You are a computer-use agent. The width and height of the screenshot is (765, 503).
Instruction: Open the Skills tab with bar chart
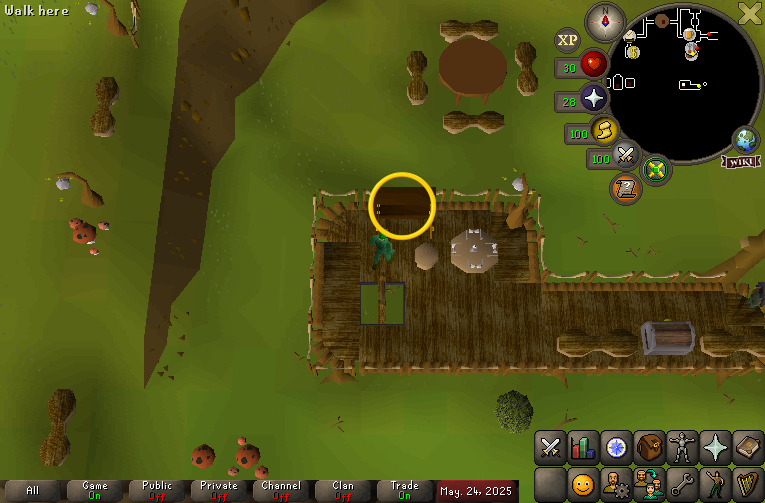(x=582, y=448)
